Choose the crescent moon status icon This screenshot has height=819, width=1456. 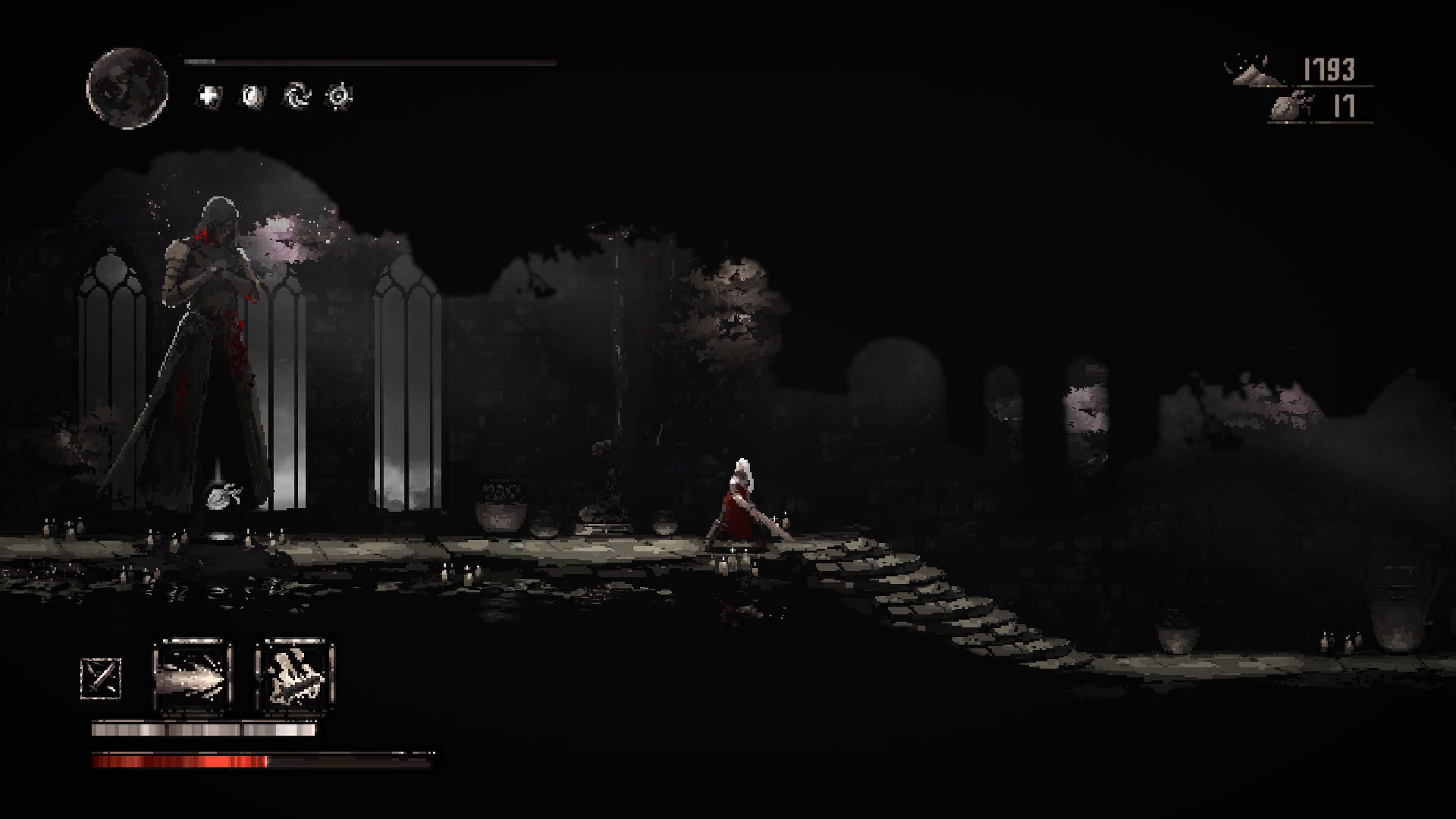click(x=253, y=97)
